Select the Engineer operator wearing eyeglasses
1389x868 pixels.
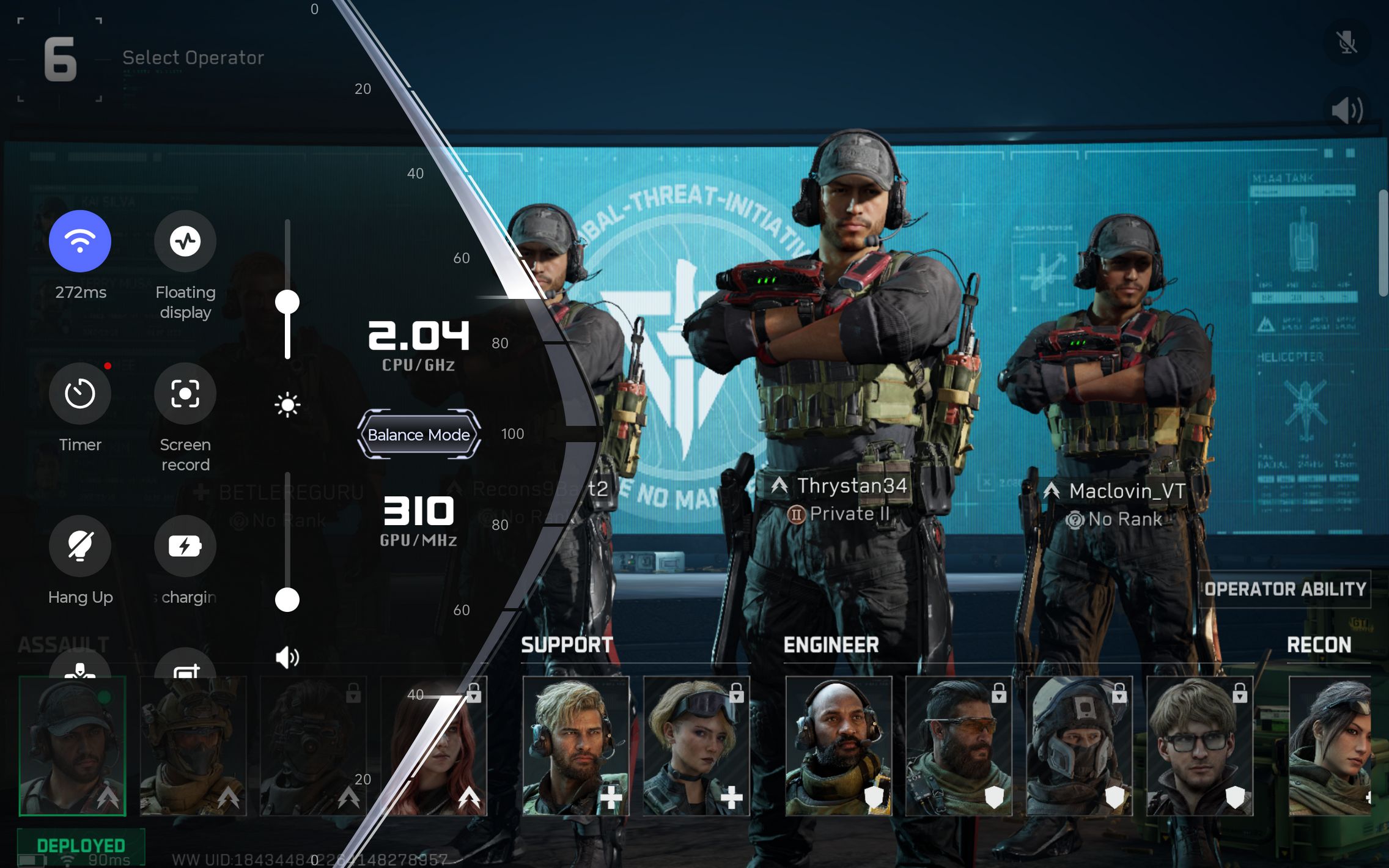pyautogui.click(x=1199, y=746)
